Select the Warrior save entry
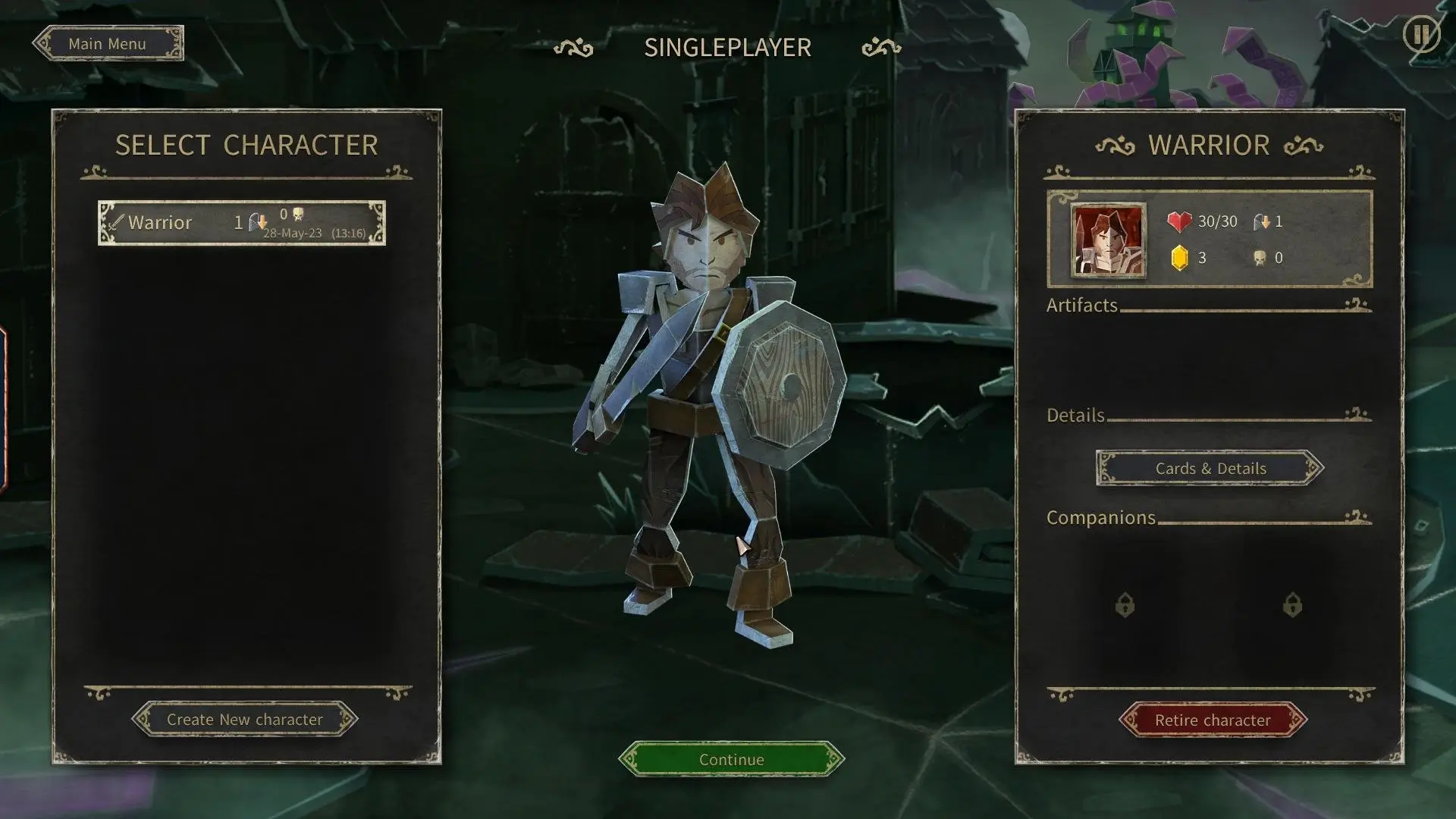 (x=241, y=223)
